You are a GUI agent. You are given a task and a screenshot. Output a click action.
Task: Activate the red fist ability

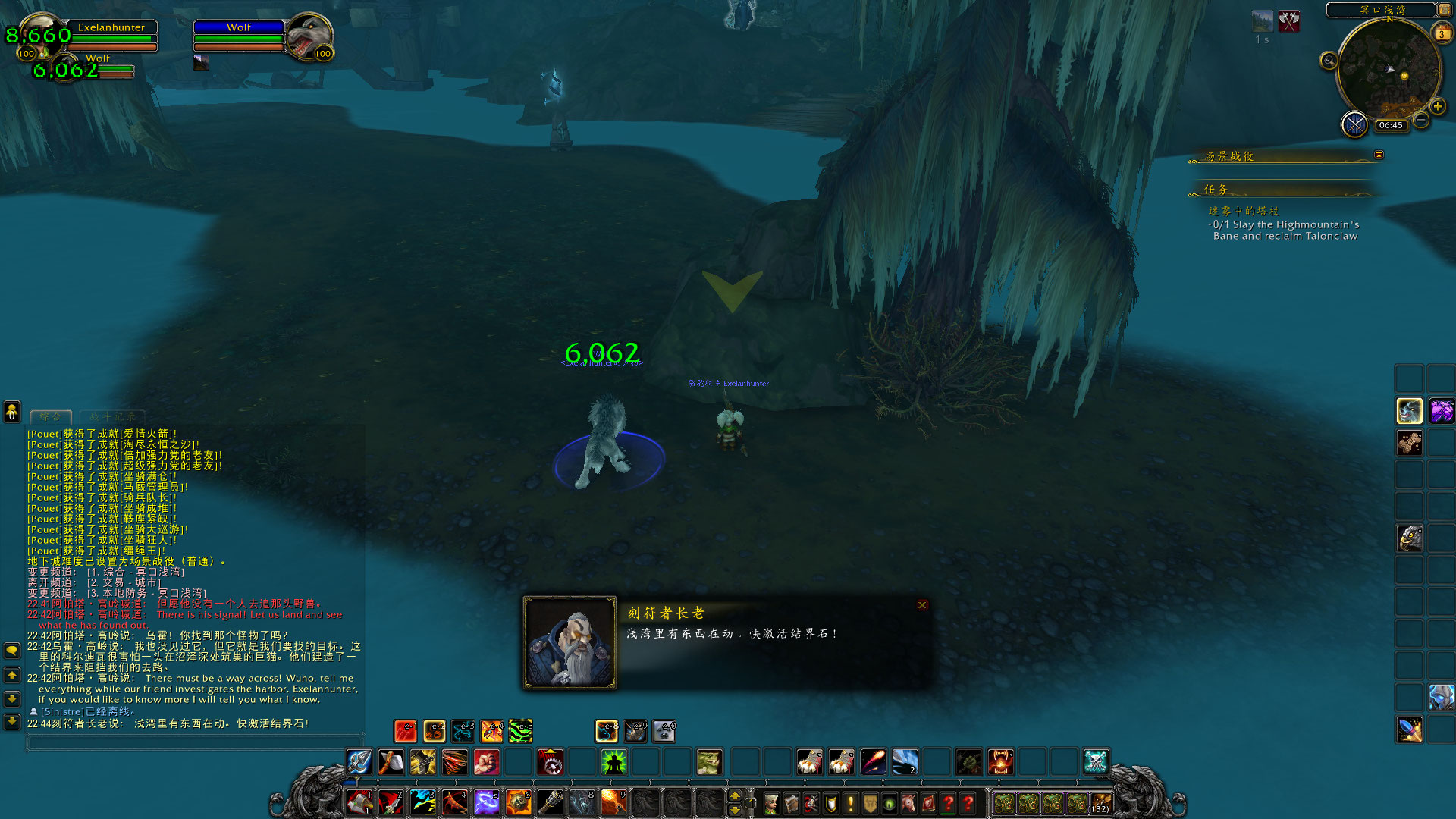tap(486, 762)
